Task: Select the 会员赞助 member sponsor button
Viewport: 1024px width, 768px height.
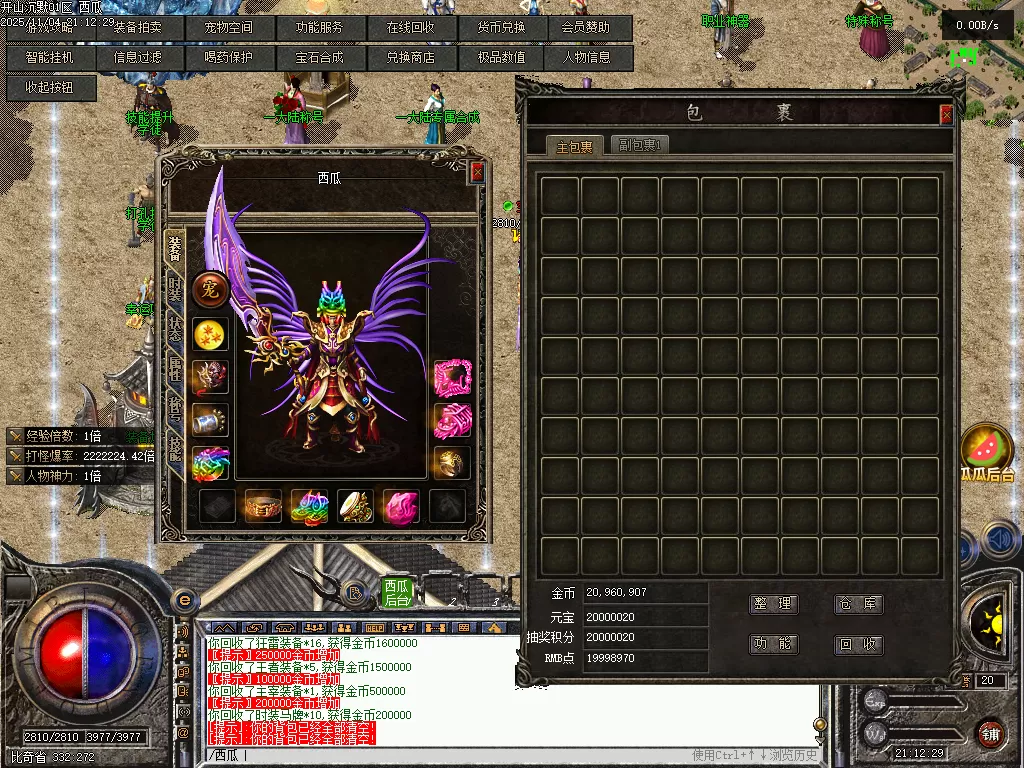Action: (586, 28)
